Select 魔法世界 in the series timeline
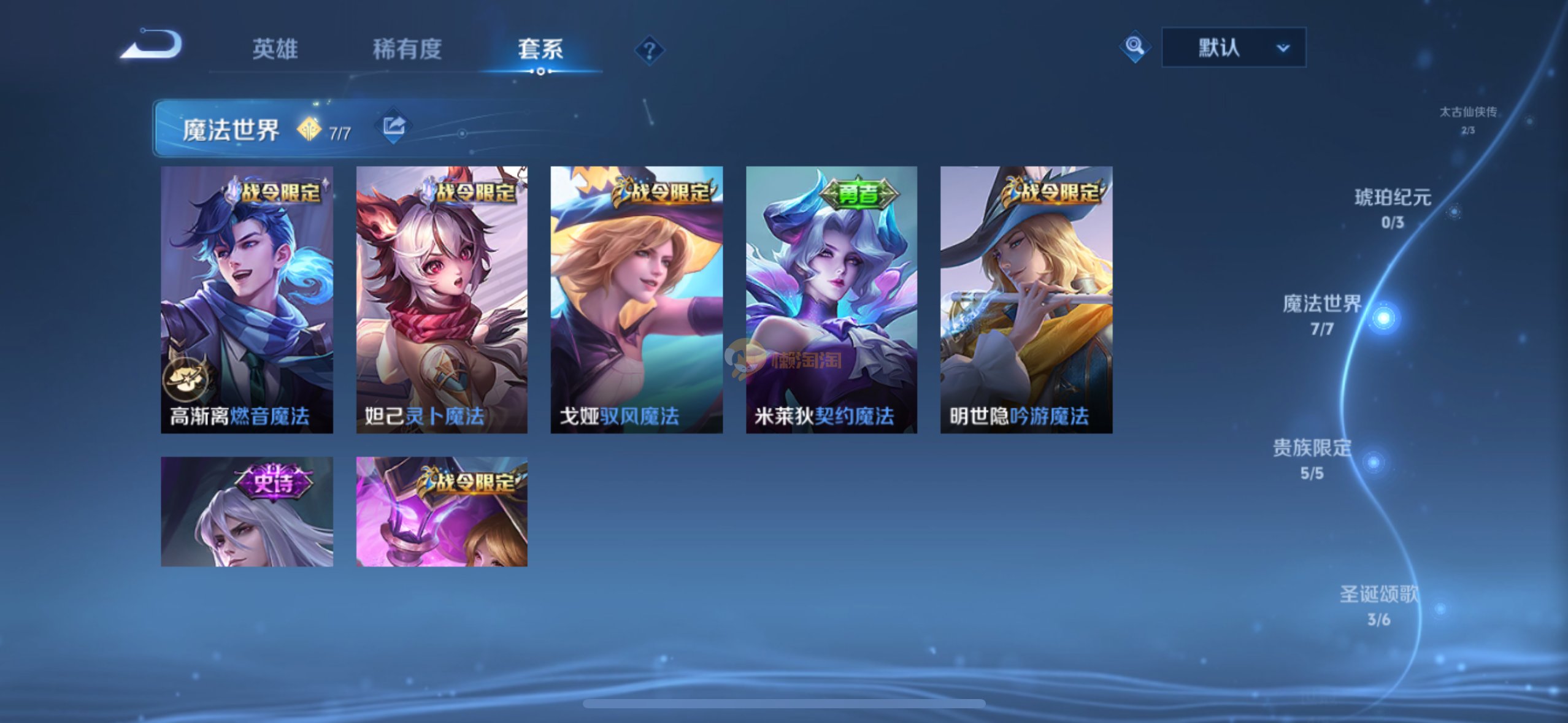Screen dimensions: 1568x723 1323,314
